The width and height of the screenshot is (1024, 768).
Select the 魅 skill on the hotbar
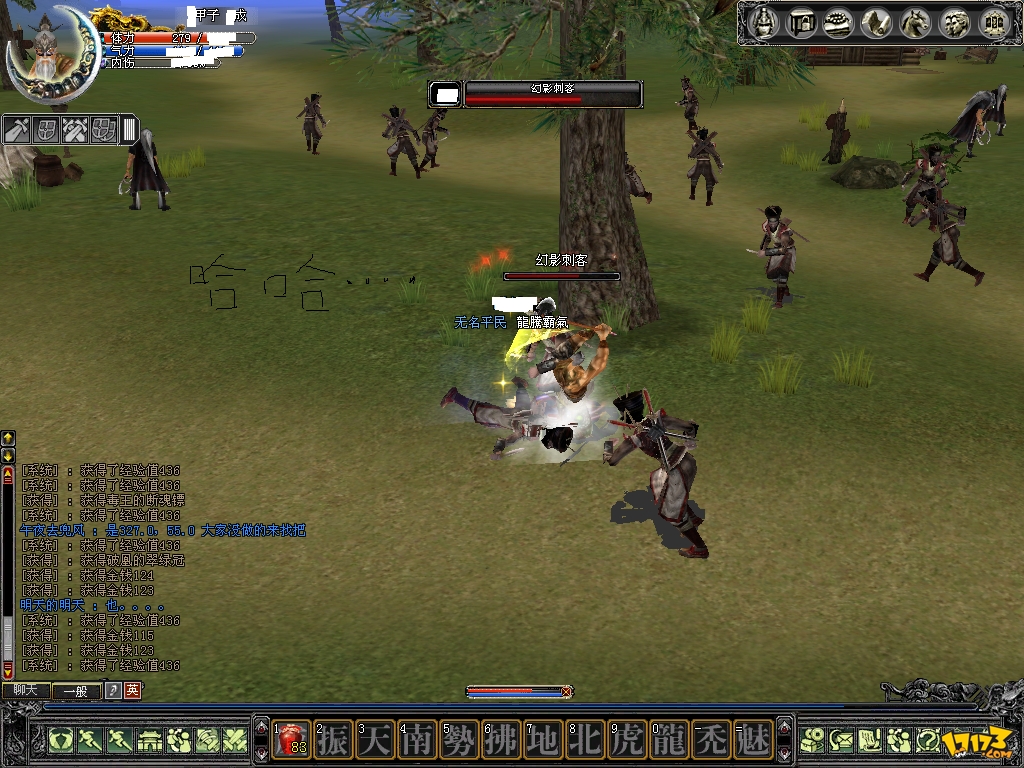pyautogui.click(x=753, y=740)
